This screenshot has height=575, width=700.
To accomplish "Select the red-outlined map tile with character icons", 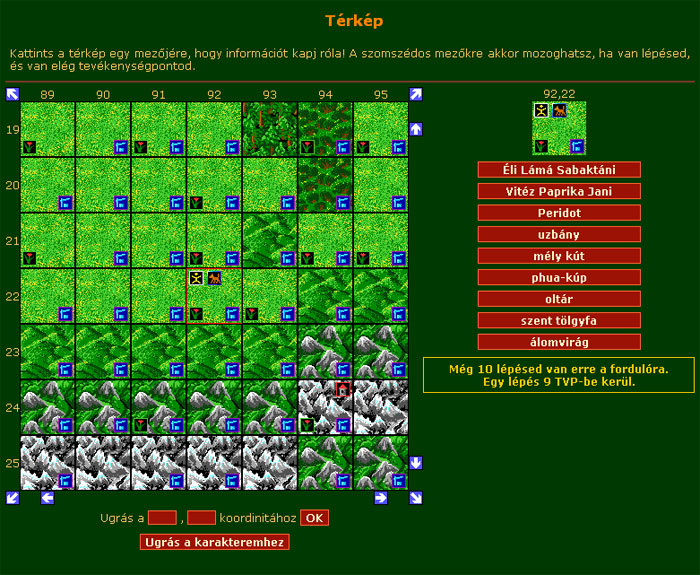I will click(214, 296).
